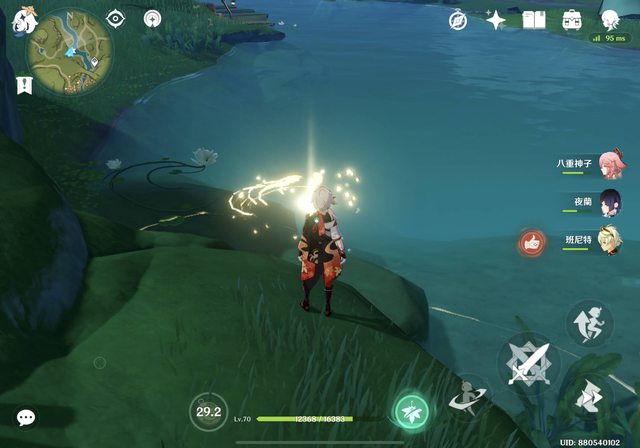Tap the eye icon beside the minimap

[116, 18]
